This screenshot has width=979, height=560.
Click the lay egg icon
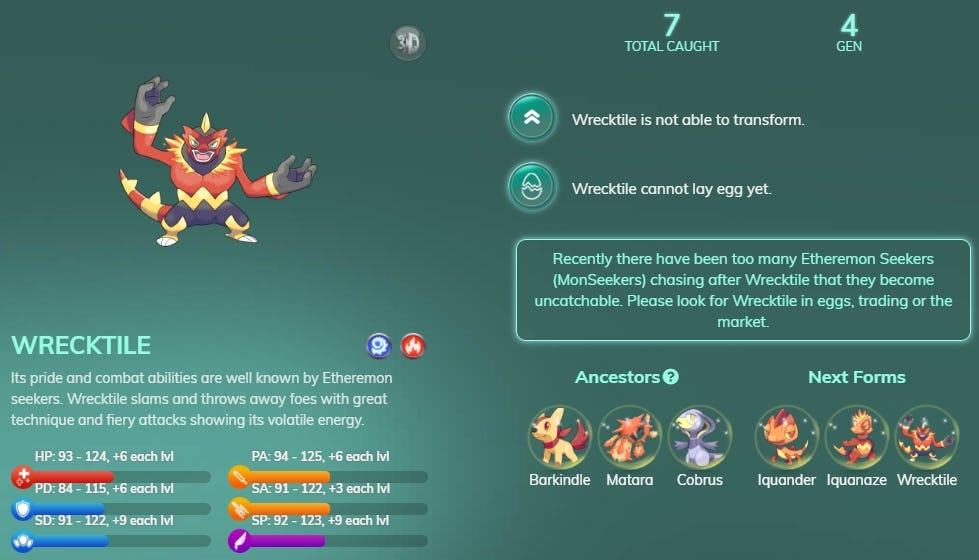click(x=531, y=187)
